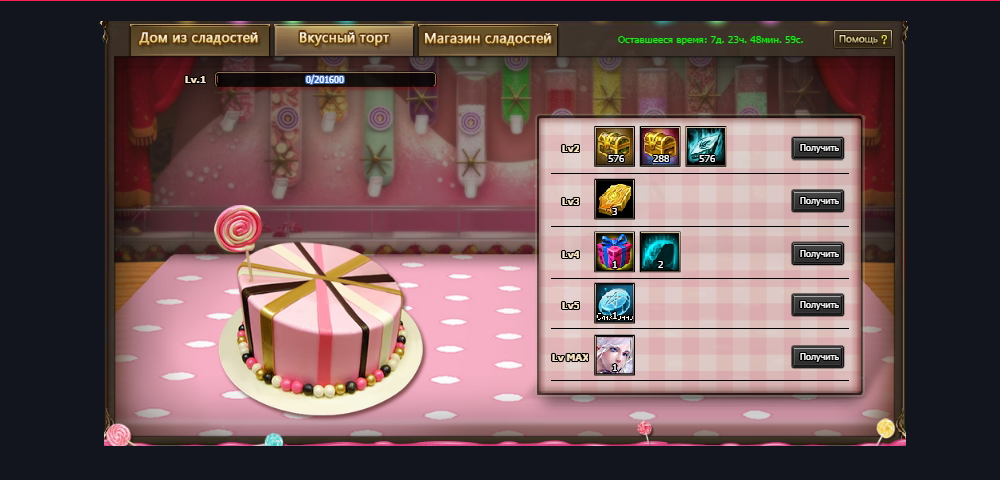Get the Lv5 reward via Получить
1000x480 pixels.
coord(818,304)
